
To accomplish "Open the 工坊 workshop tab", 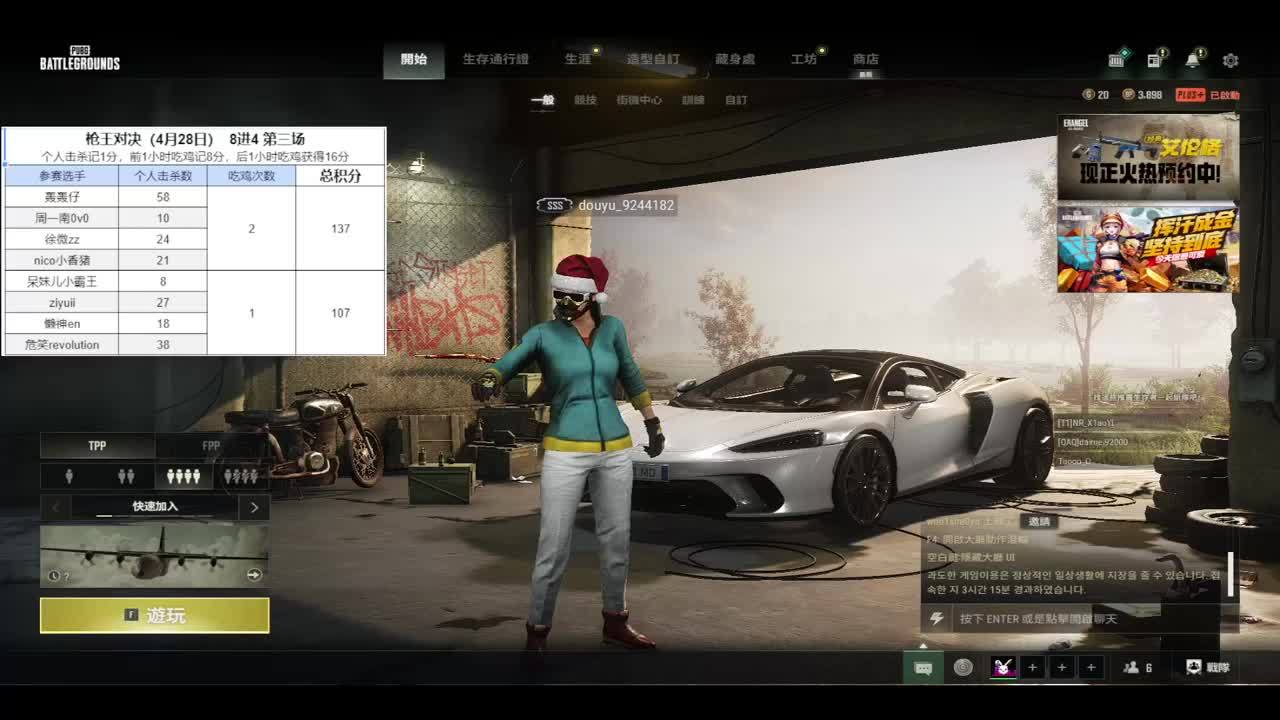I will click(804, 60).
